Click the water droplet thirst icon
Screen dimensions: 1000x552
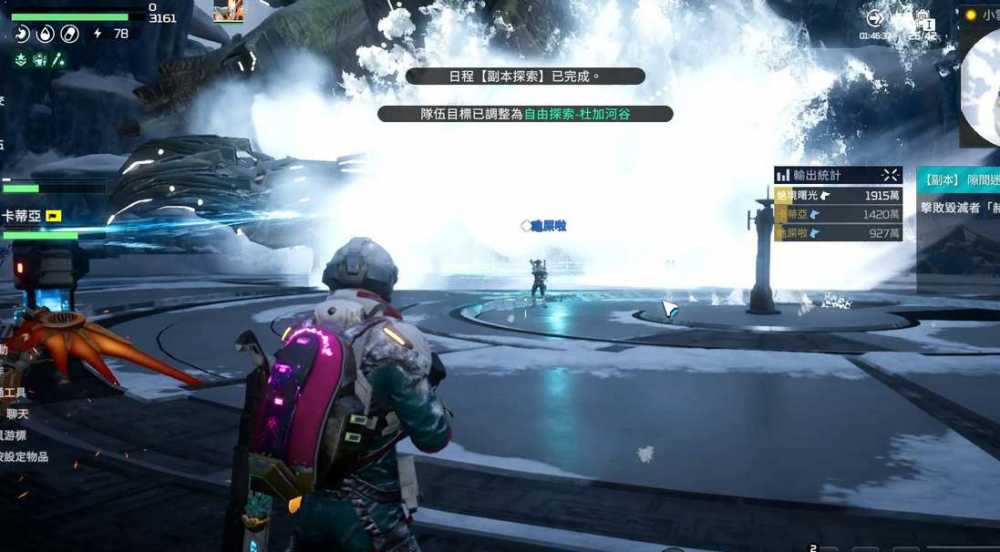tap(46, 34)
